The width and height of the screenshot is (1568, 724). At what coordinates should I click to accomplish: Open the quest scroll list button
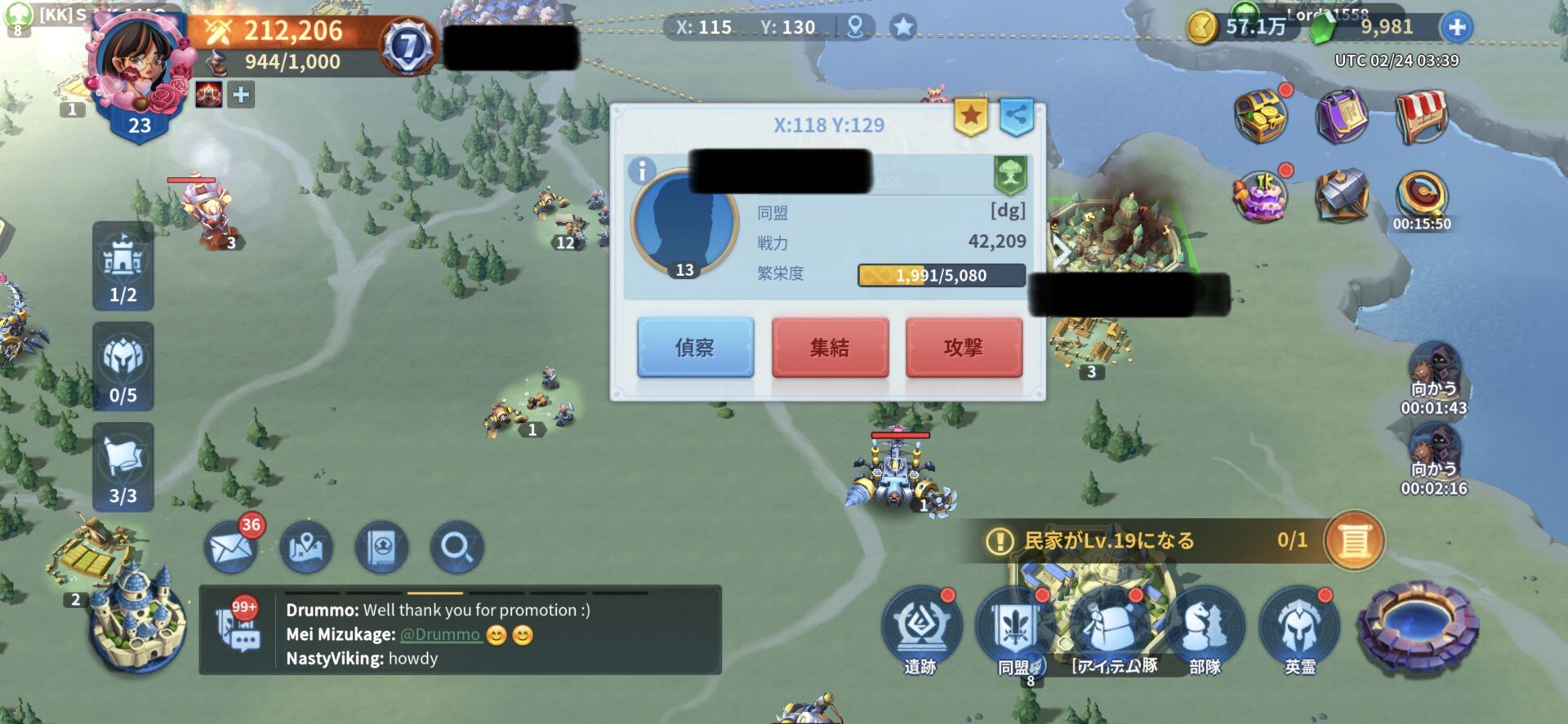point(1354,540)
